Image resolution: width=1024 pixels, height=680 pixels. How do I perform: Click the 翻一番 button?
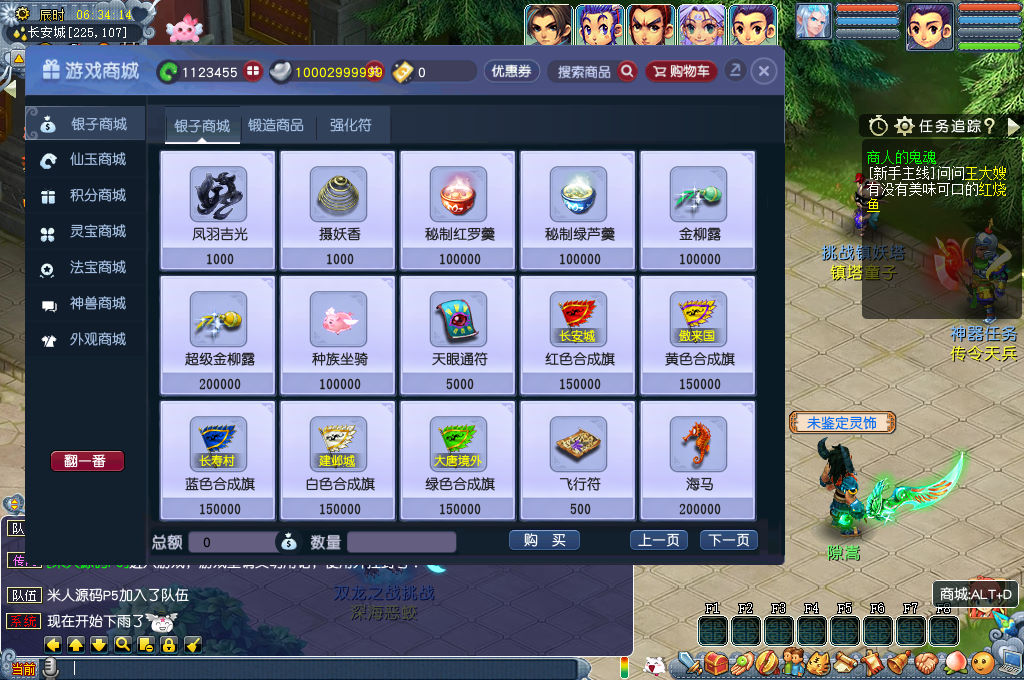coord(87,461)
